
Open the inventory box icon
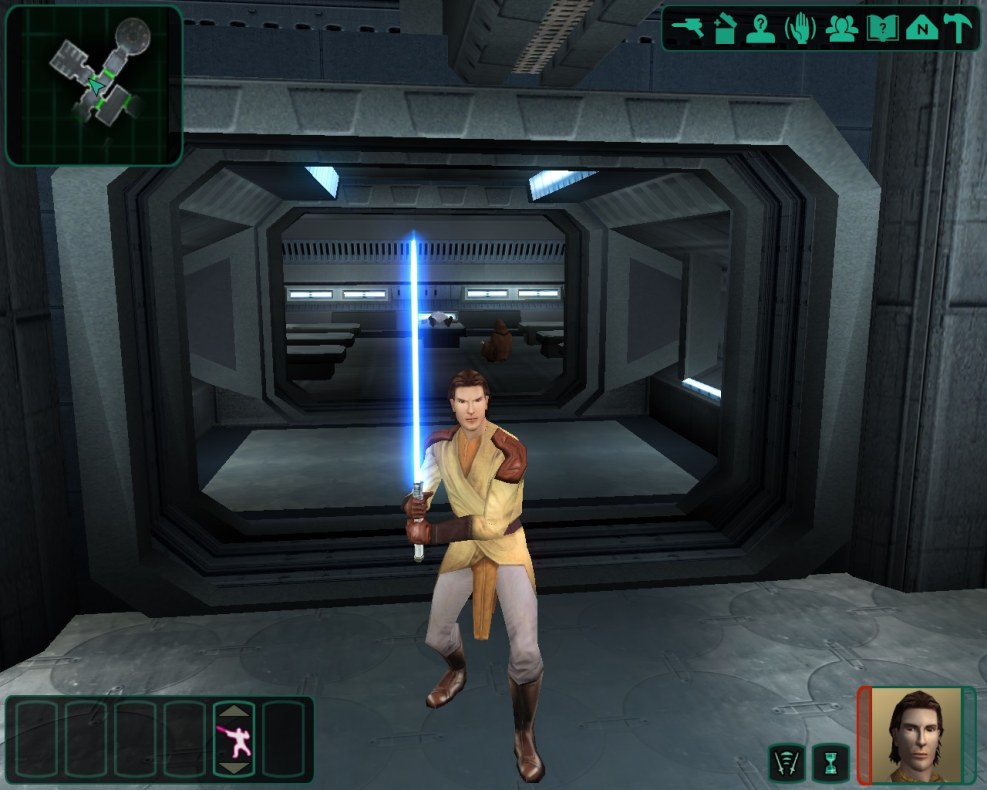point(726,29)
